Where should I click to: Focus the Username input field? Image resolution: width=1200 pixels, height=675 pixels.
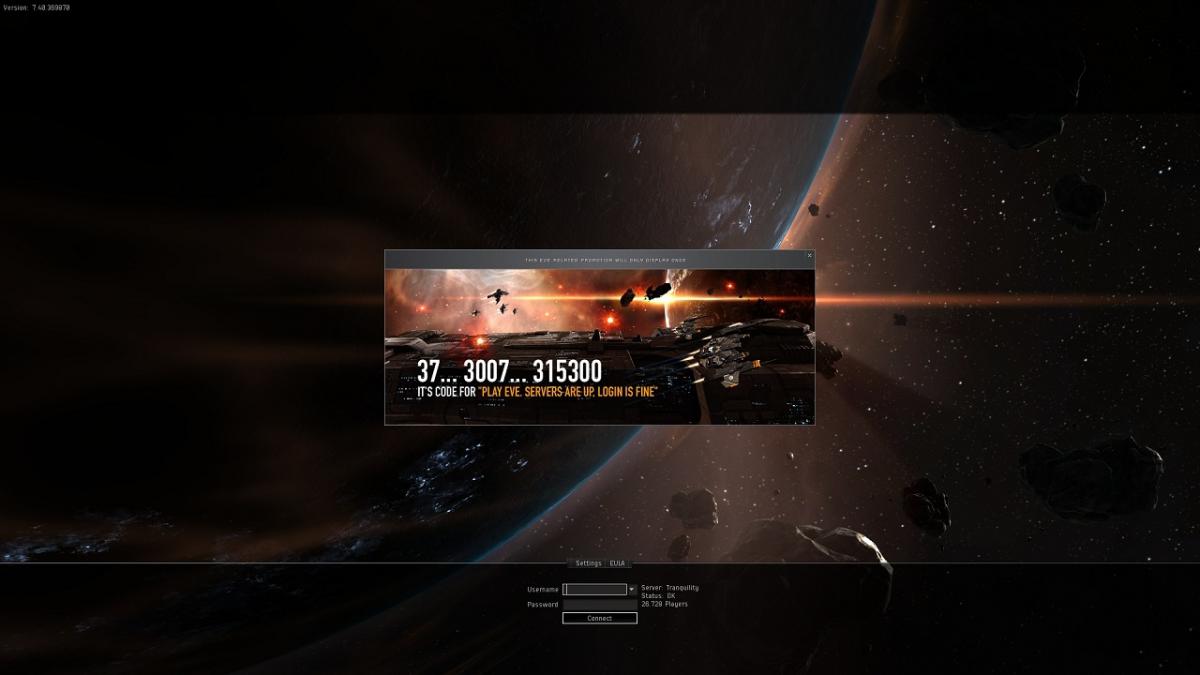pyautogui.click(x=594, y=590)
